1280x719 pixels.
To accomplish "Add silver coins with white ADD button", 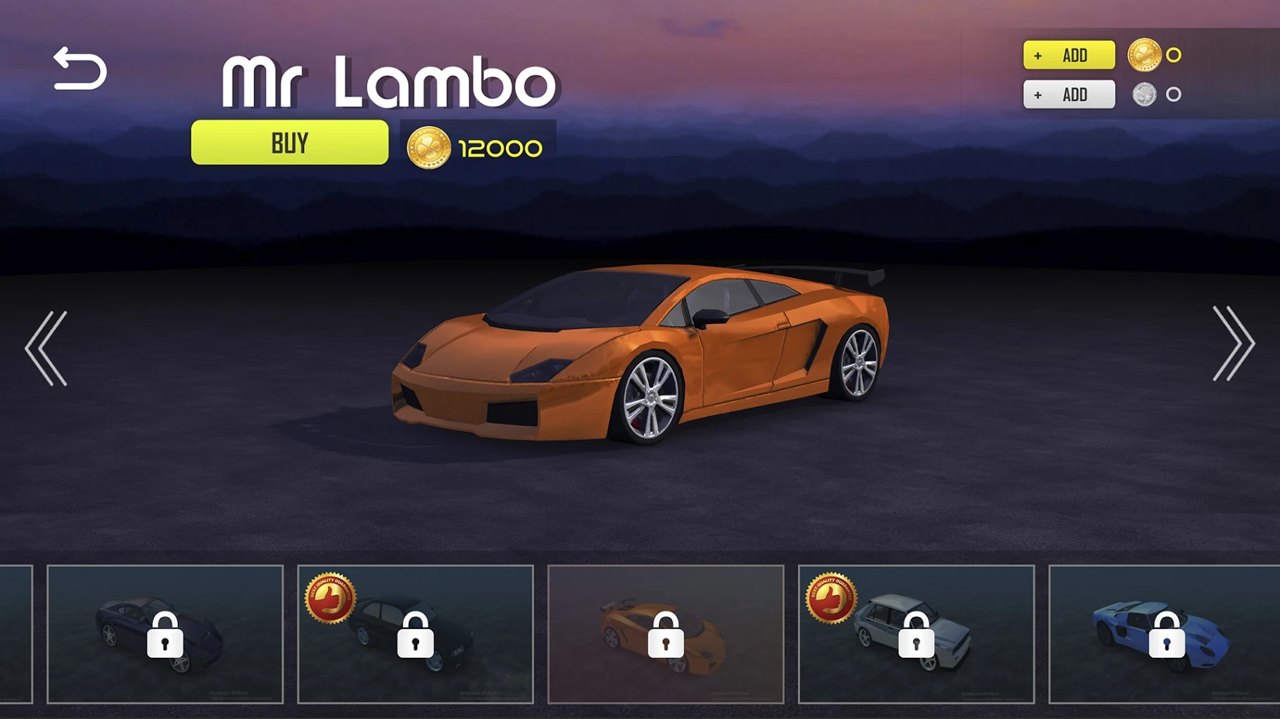I will [x=1068, y=94].
